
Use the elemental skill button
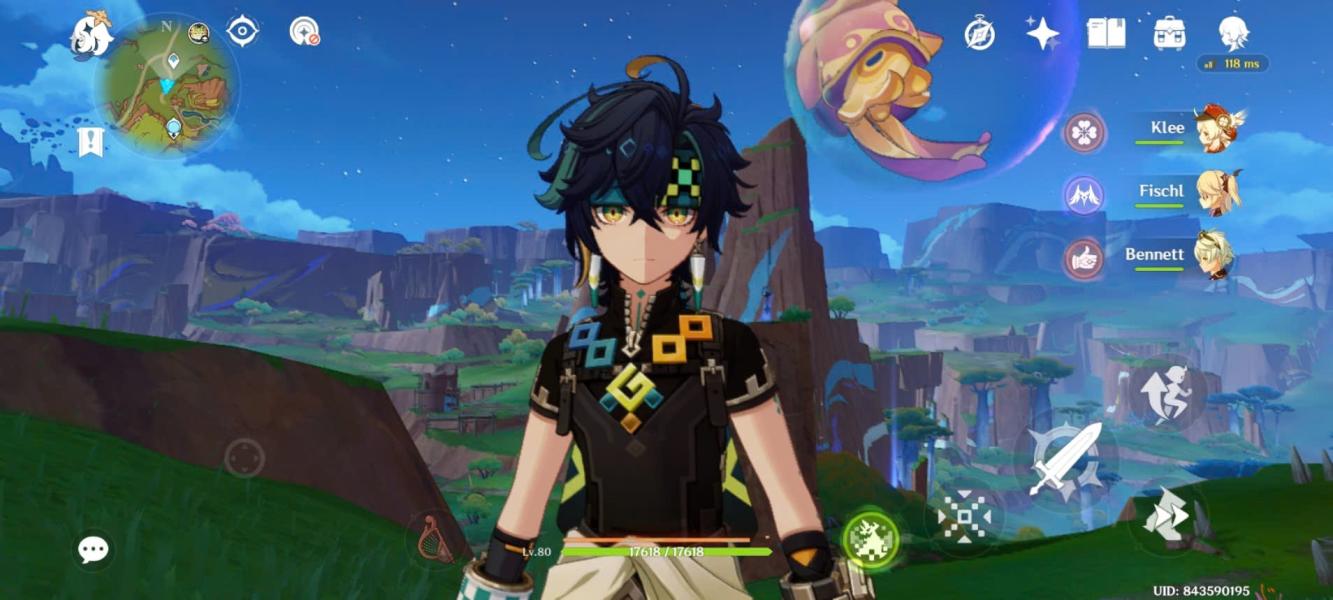pos(964,518)
